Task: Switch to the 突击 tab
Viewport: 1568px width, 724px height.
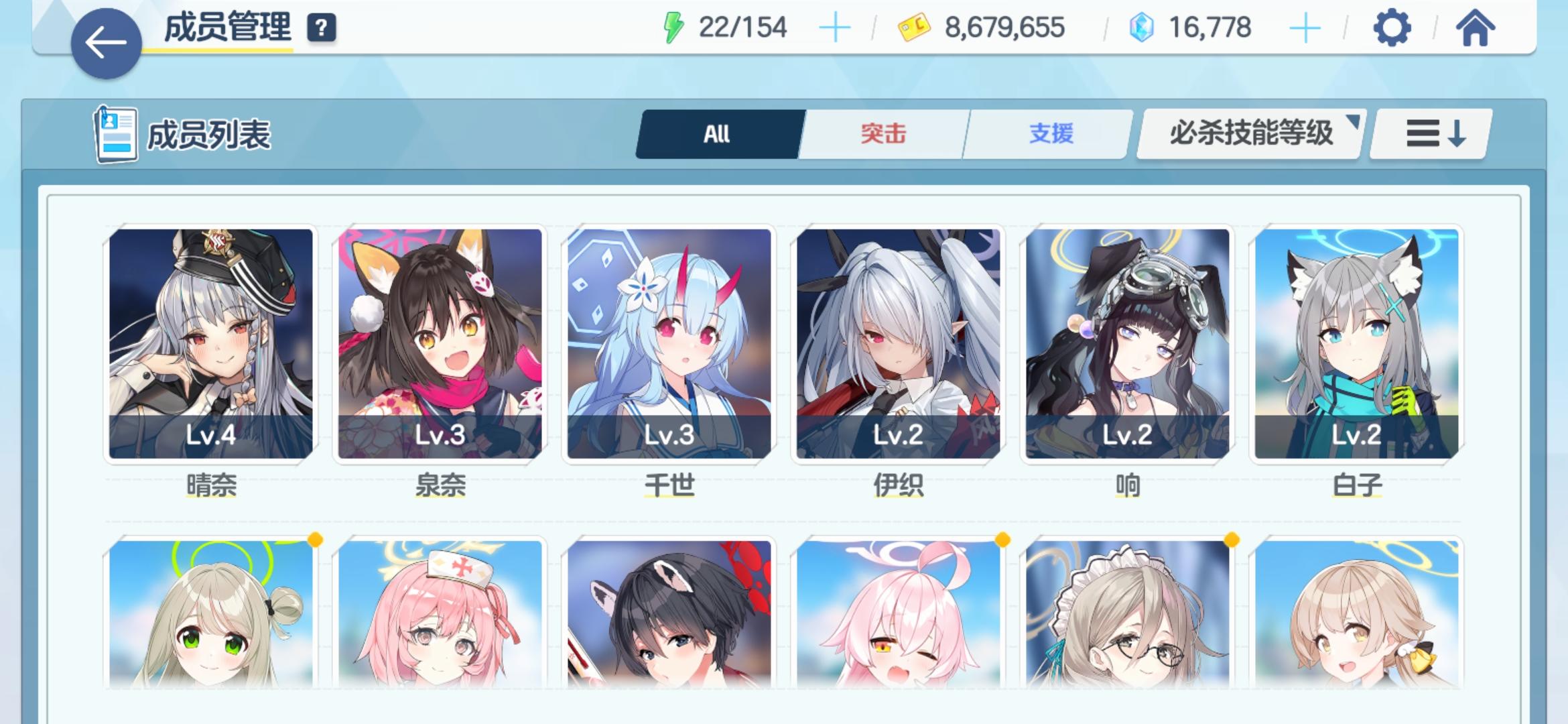Action: [881, 134]
